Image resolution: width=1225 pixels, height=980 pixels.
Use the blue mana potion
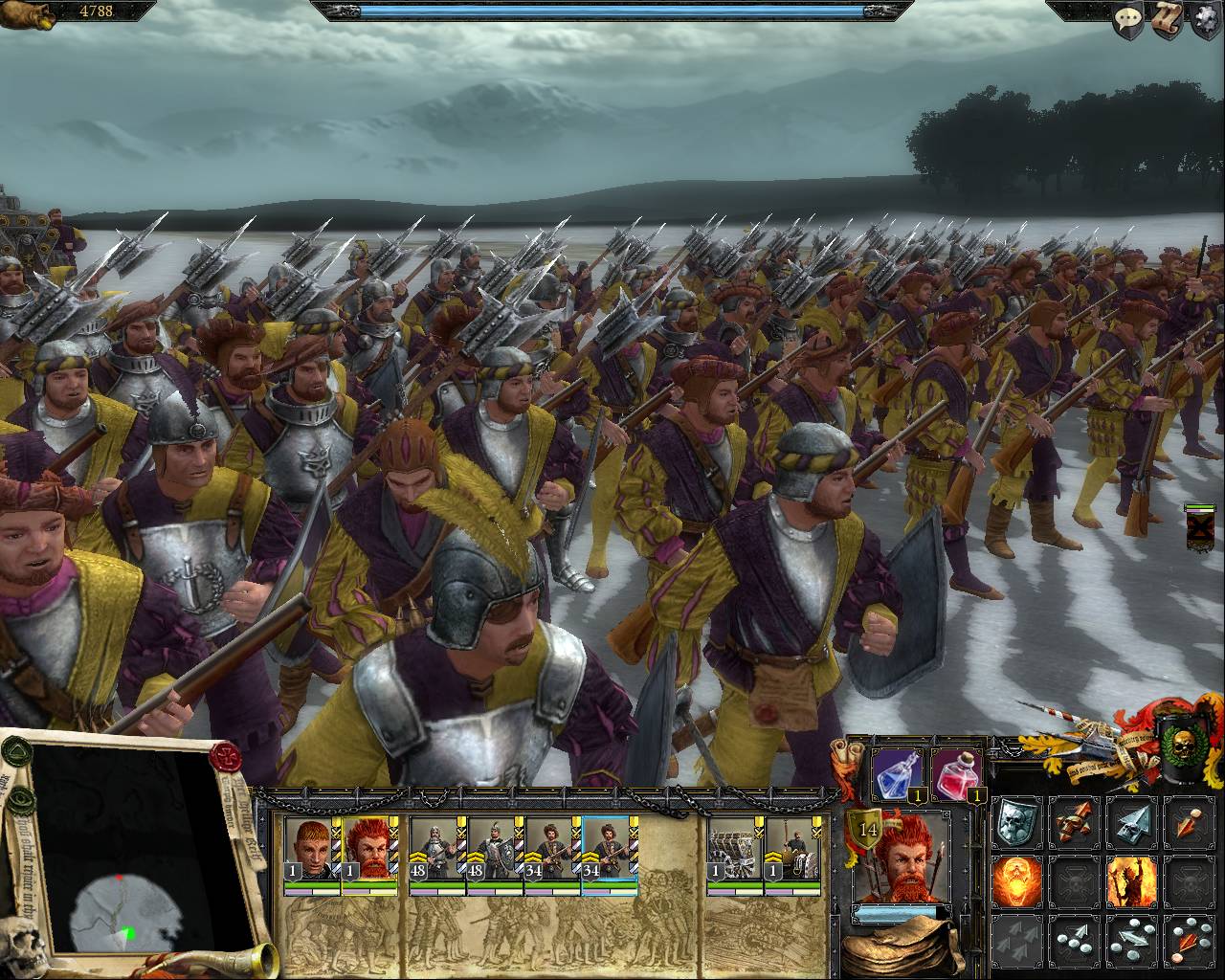pos(898,773)
